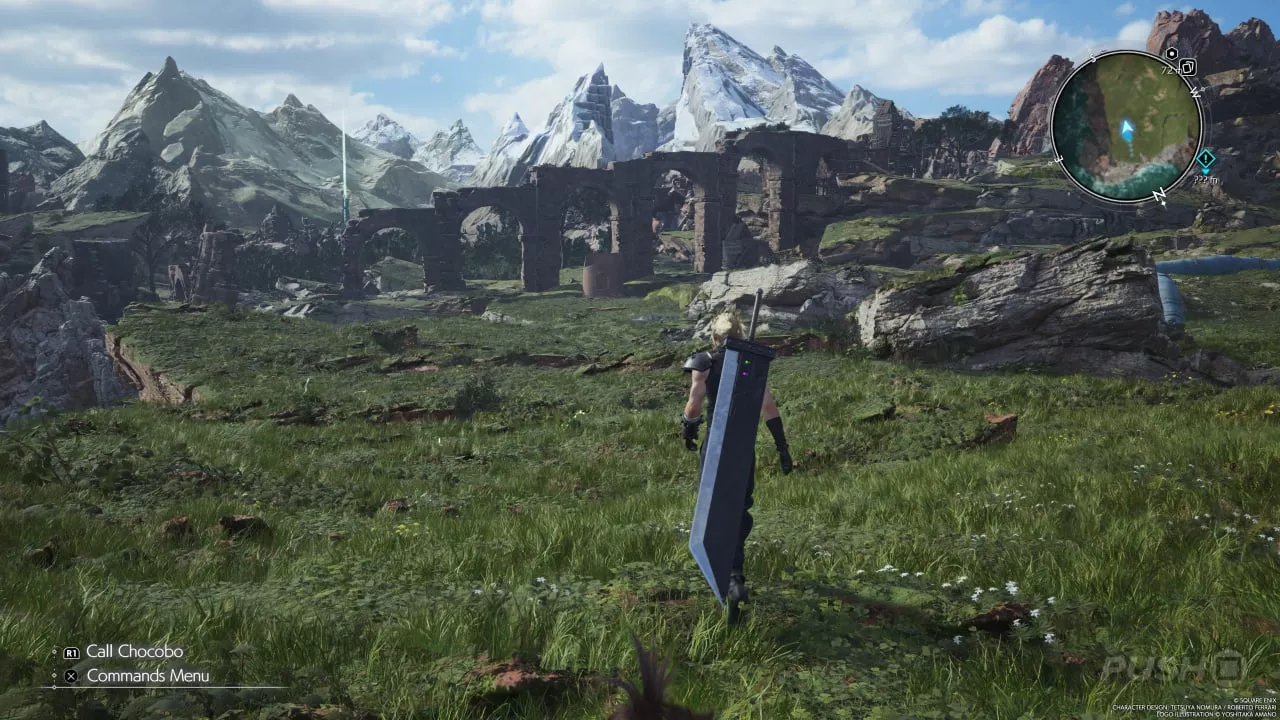Viewport: 1280px width, 720px height.
Task: Select the overlapping squares icon by minimap
Action: tap(1189, 67)
